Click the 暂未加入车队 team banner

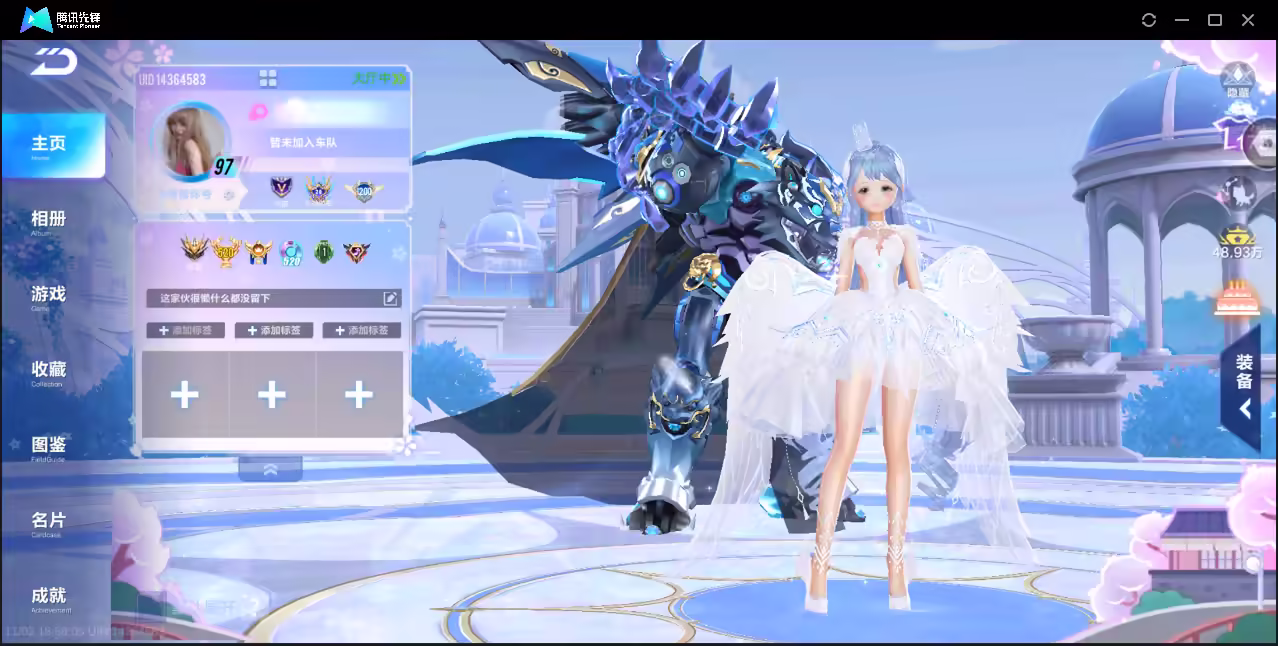click(x=303, y=143)
